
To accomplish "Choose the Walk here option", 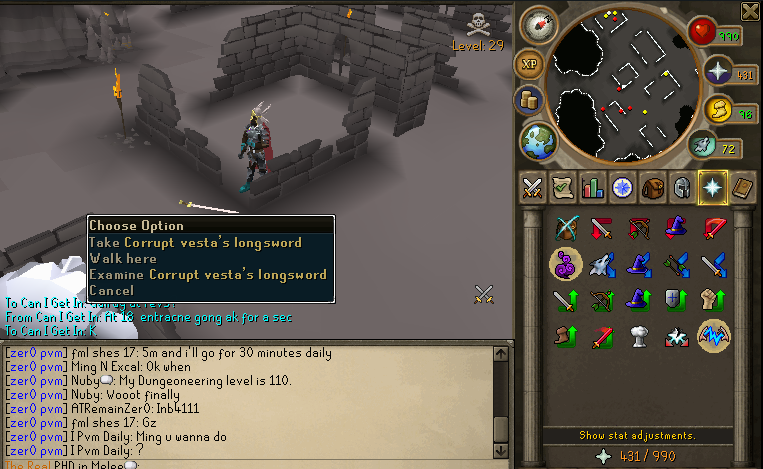I will point(123,259).
